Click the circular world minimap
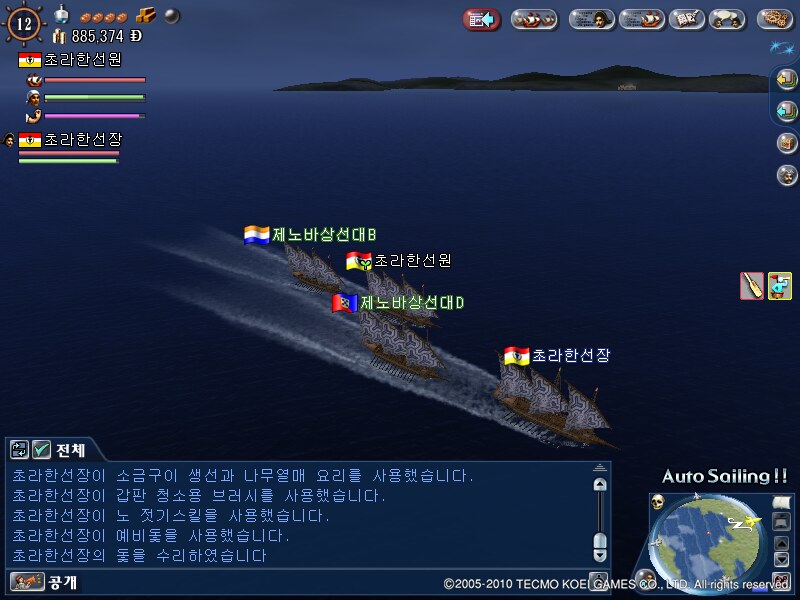800x600 pixels. (x=710, y=540)
